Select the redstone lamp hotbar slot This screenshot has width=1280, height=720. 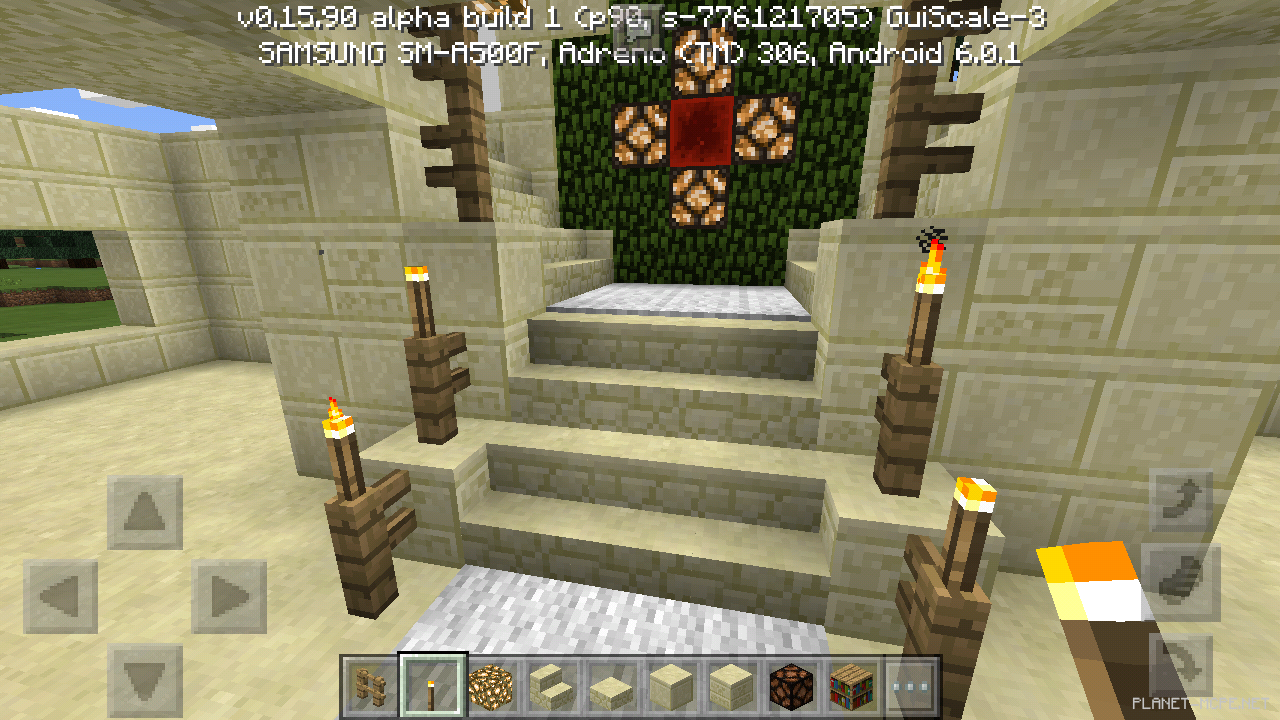click(792, 687)
